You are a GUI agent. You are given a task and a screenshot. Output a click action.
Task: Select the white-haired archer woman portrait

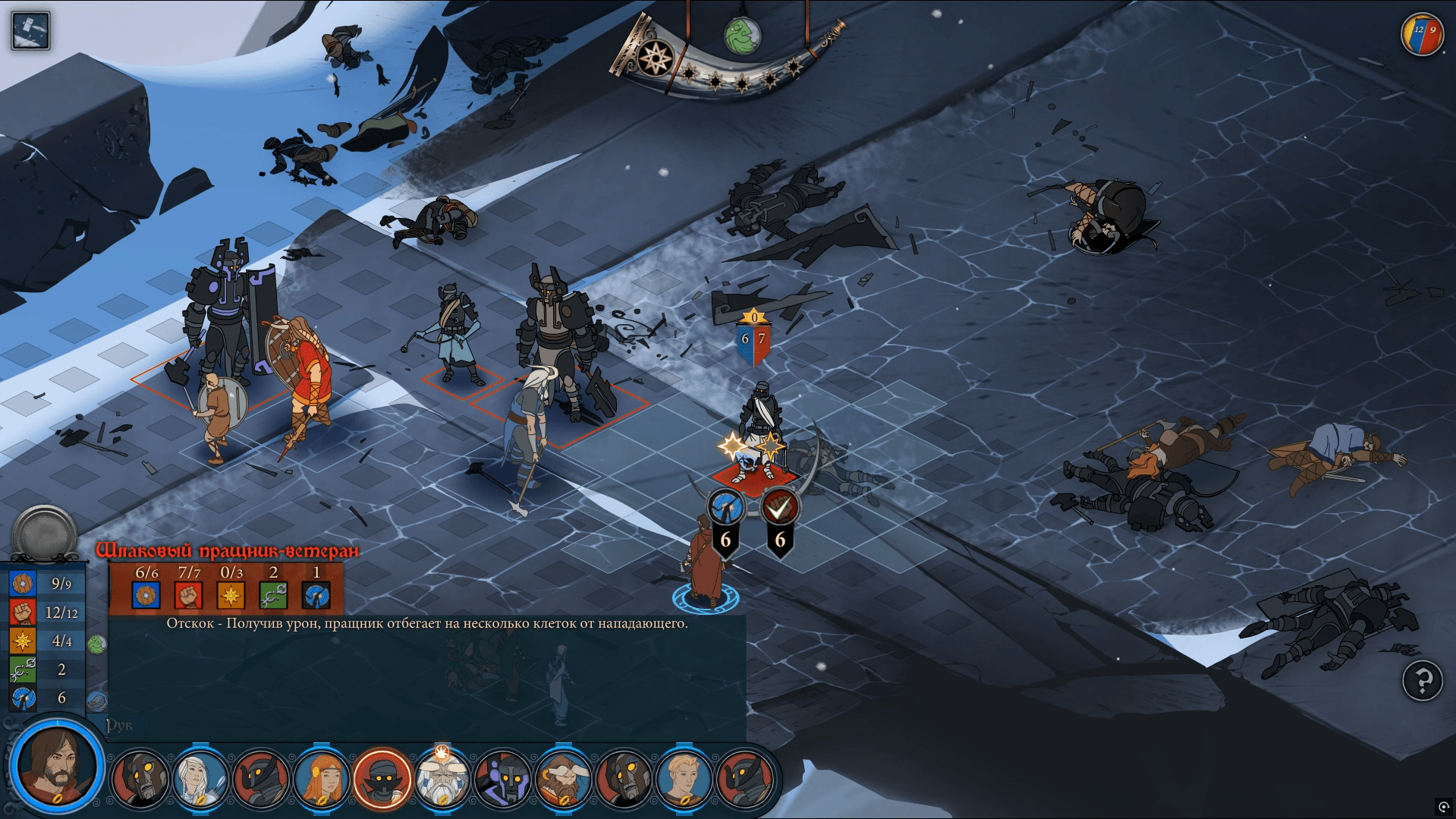[x=200, y=778]
